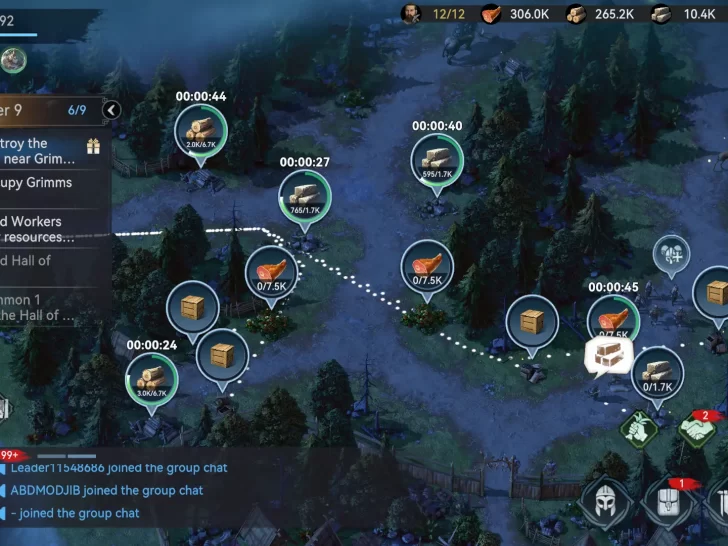Screen dimensions: 728x546
Task: Tap the green fist-with-leaf icon
Action: pos(638,430)
